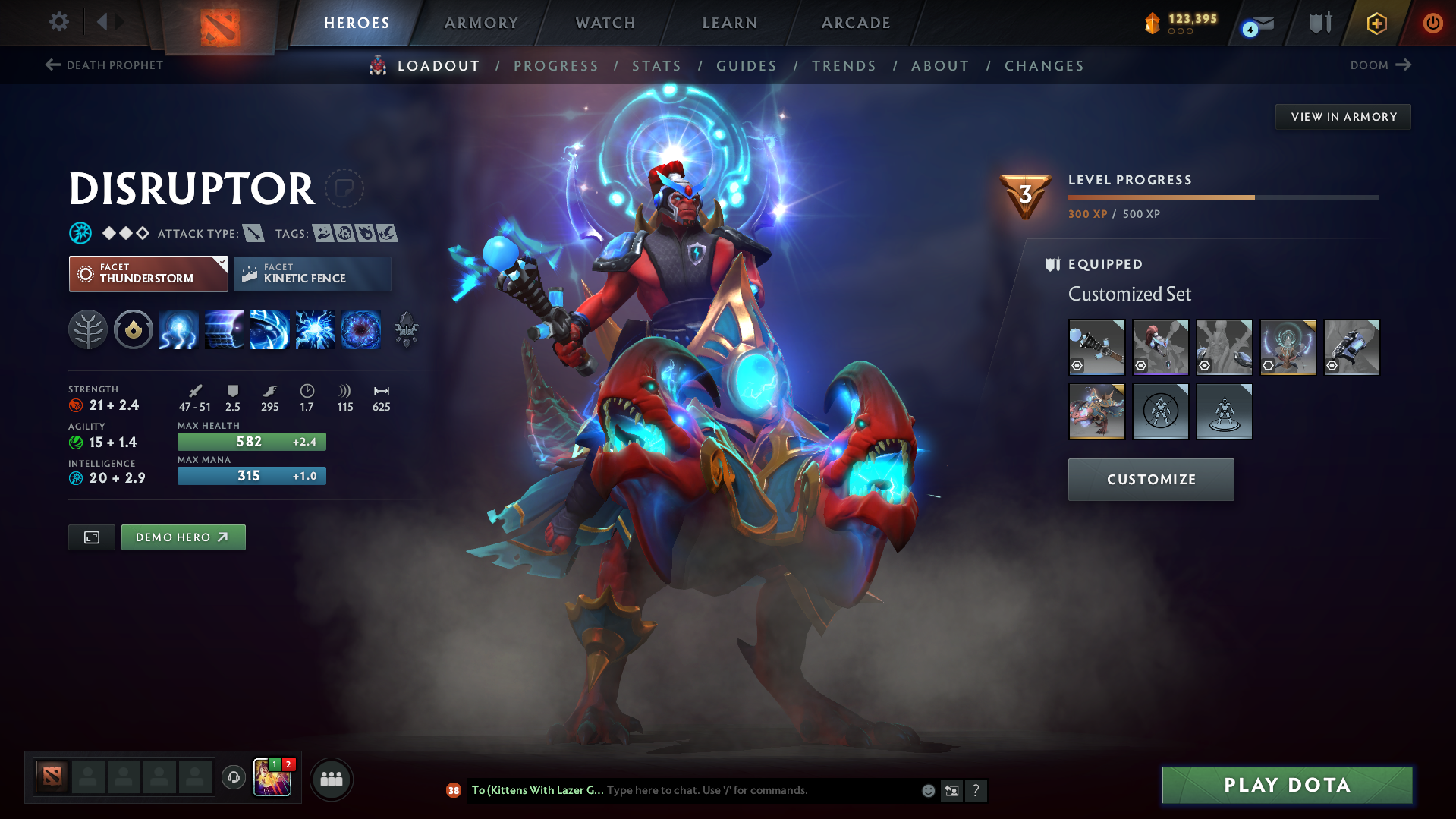Screen dimensions: 1456x819
Task: Inspect the Static Storm ultimate icon
Action: tap(361, 329)
